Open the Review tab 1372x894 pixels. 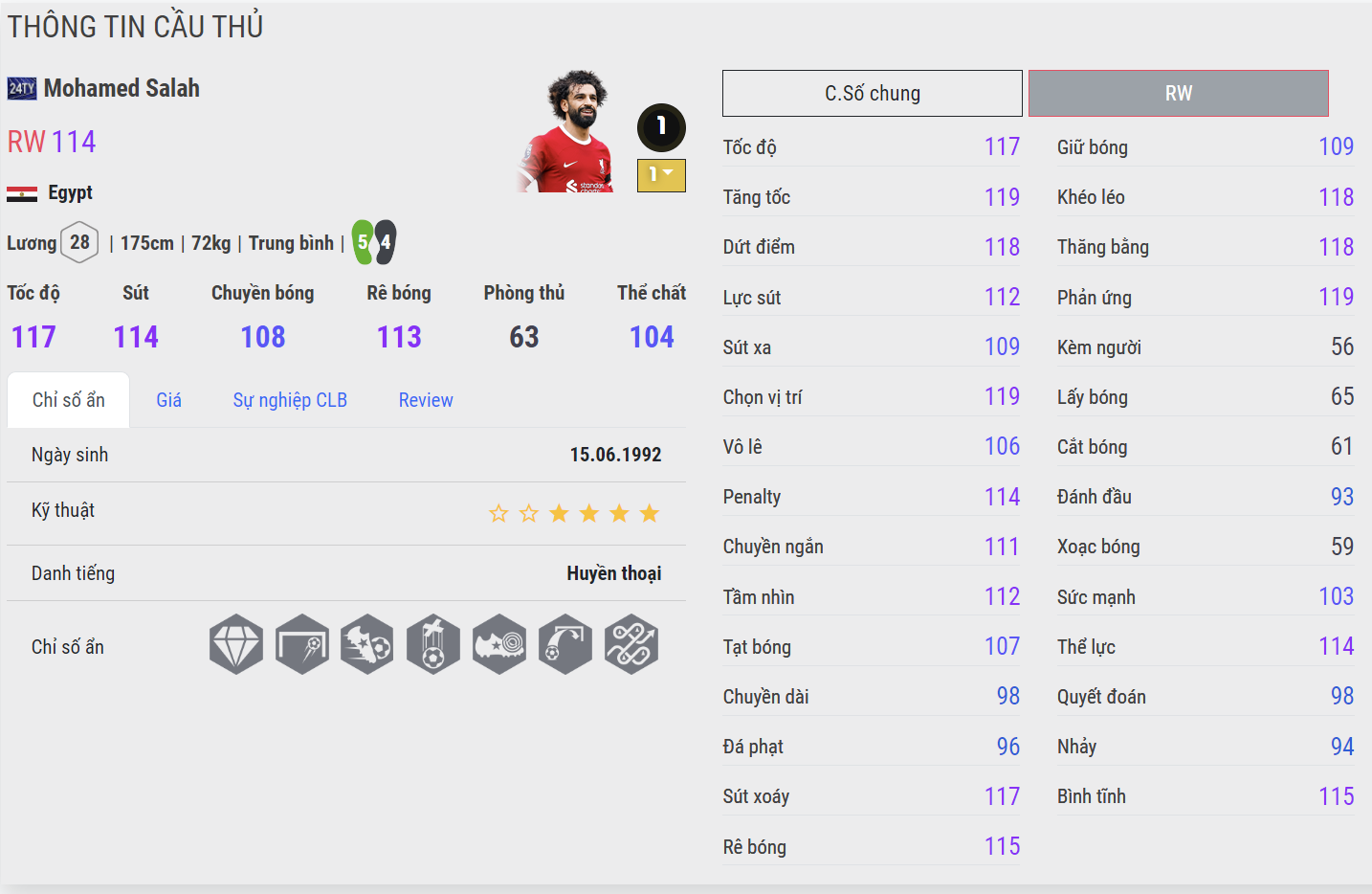tap(426, 400)
